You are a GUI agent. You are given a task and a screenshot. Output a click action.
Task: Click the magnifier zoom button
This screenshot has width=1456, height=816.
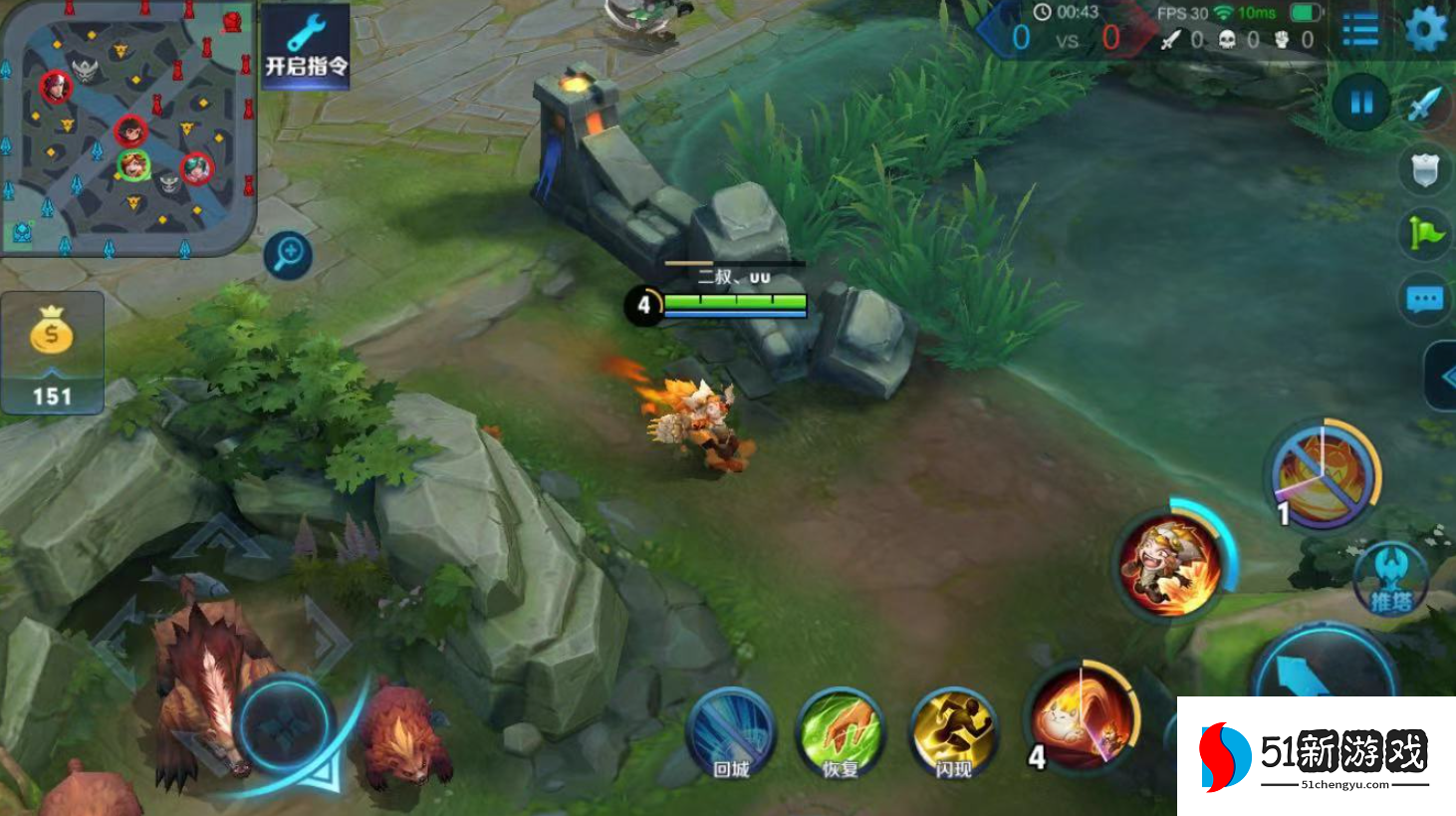[x=289, y=255]
